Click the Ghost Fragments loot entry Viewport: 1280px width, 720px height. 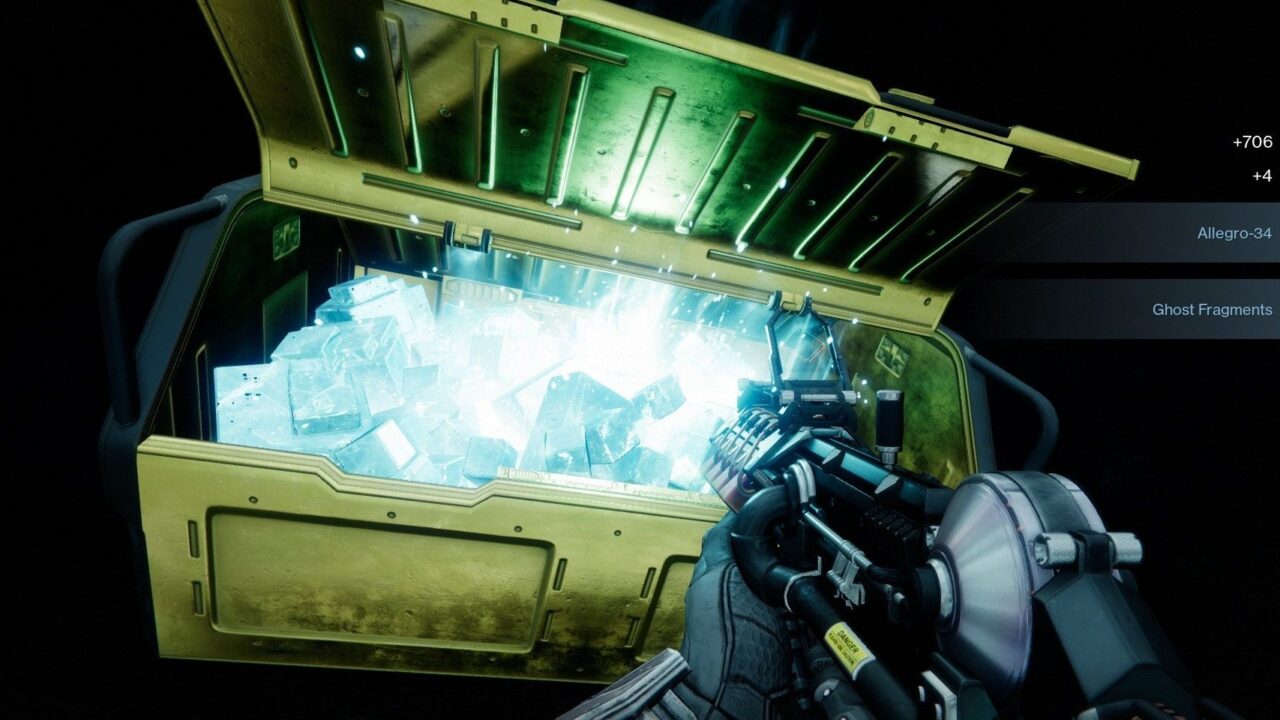click(x=1211, y=309)
